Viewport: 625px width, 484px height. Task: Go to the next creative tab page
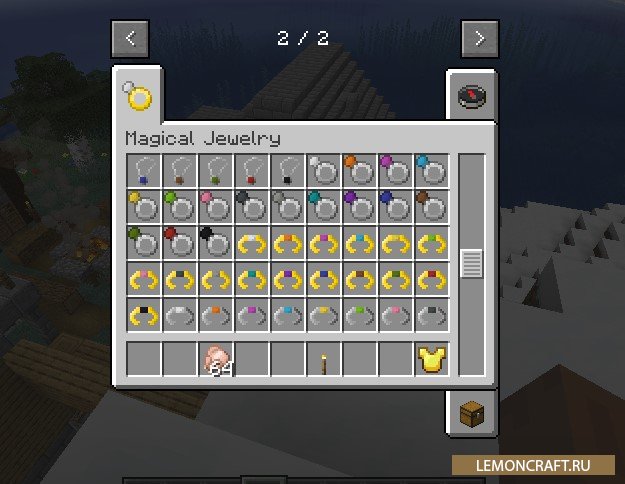tap(479, 39)
